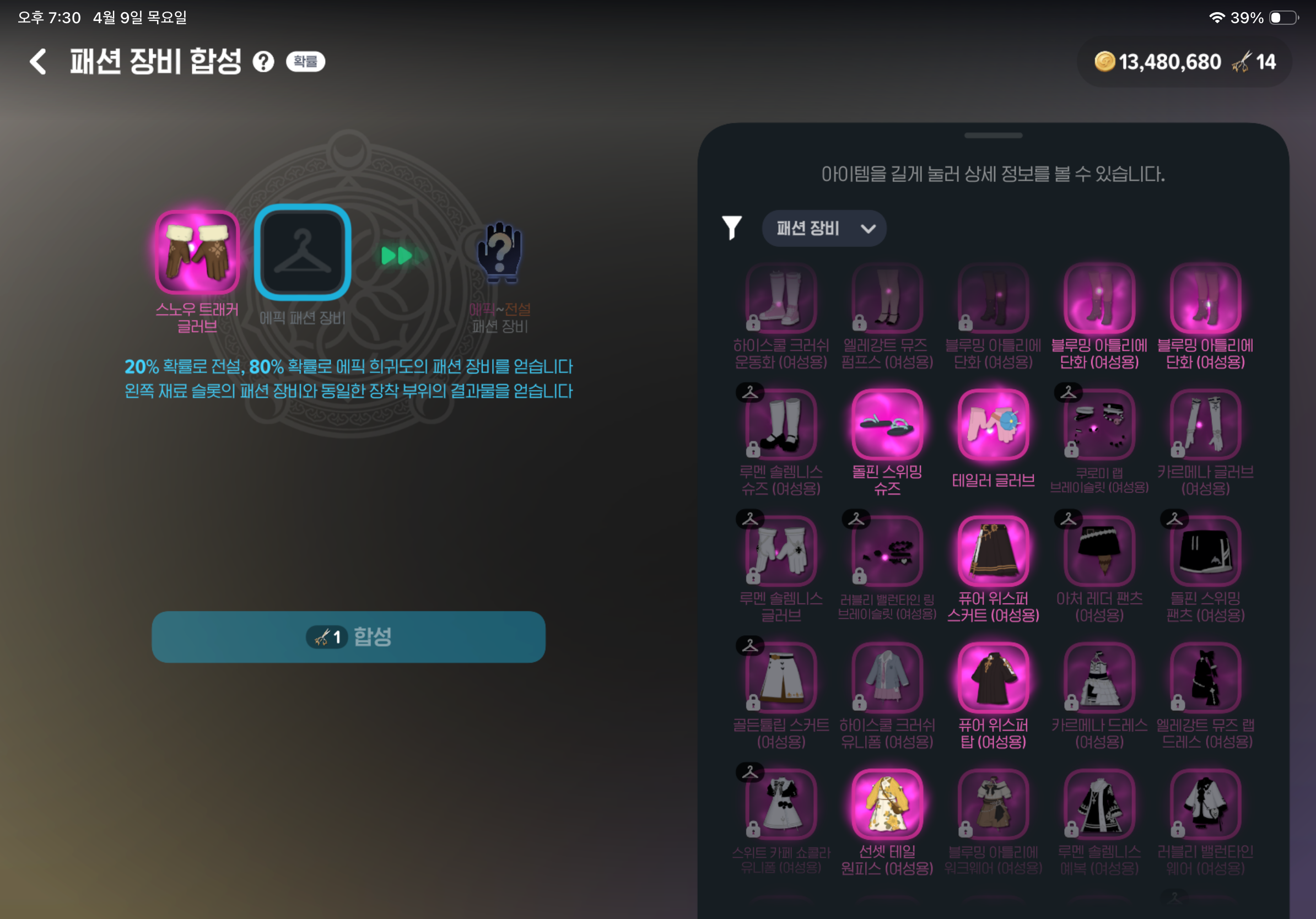Choose the 카르메나 글러브 item
Screen dimensions: 1316x919
coord(1205,425)
